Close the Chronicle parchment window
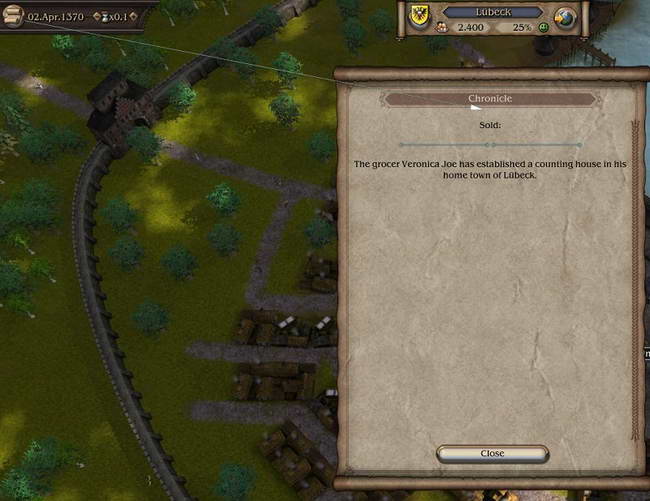Image resolution: width=650 pixels, height=501 pixels. 492,453
